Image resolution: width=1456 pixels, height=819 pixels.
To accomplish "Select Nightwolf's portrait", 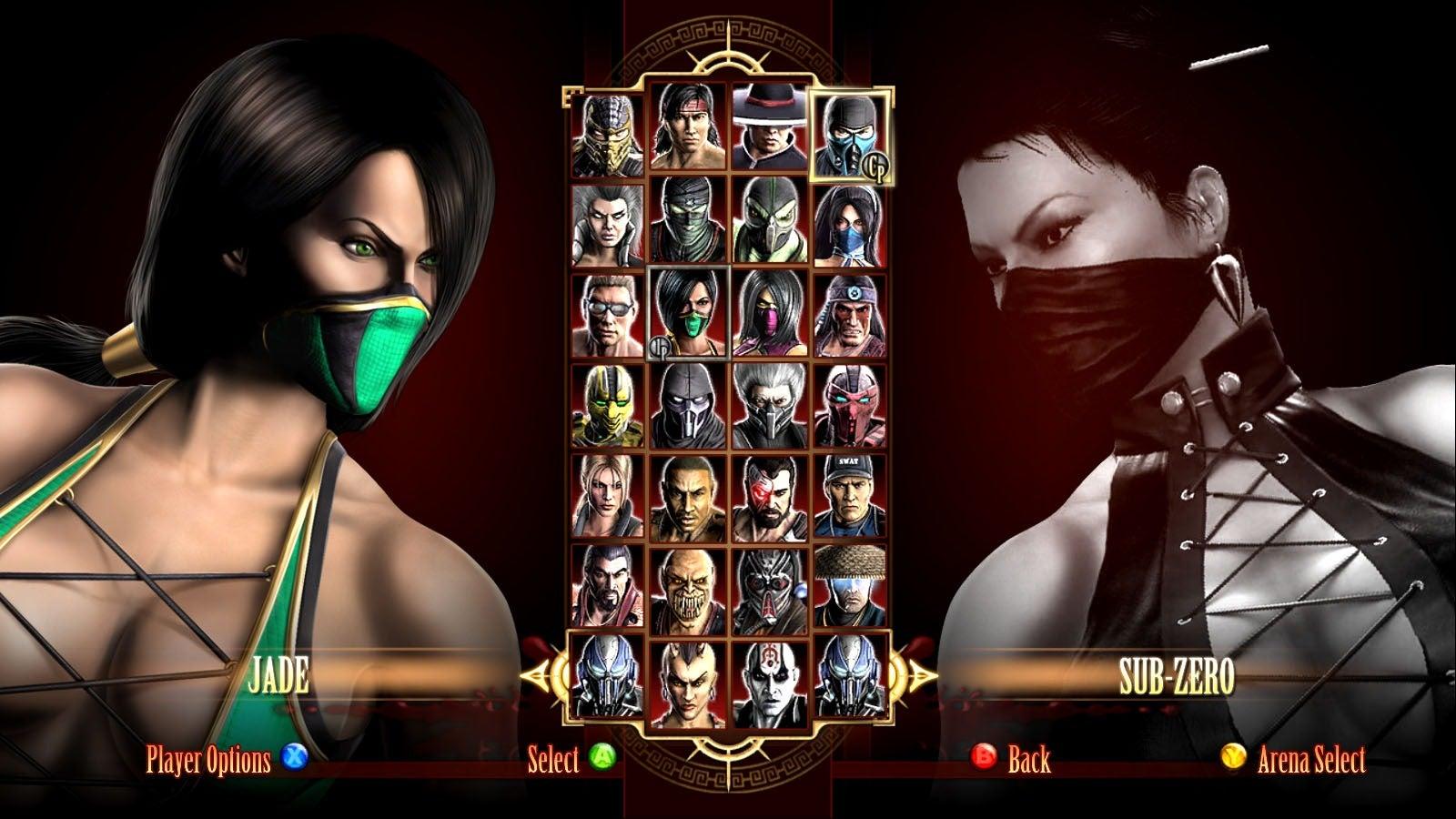I will (x=850, y=315).
